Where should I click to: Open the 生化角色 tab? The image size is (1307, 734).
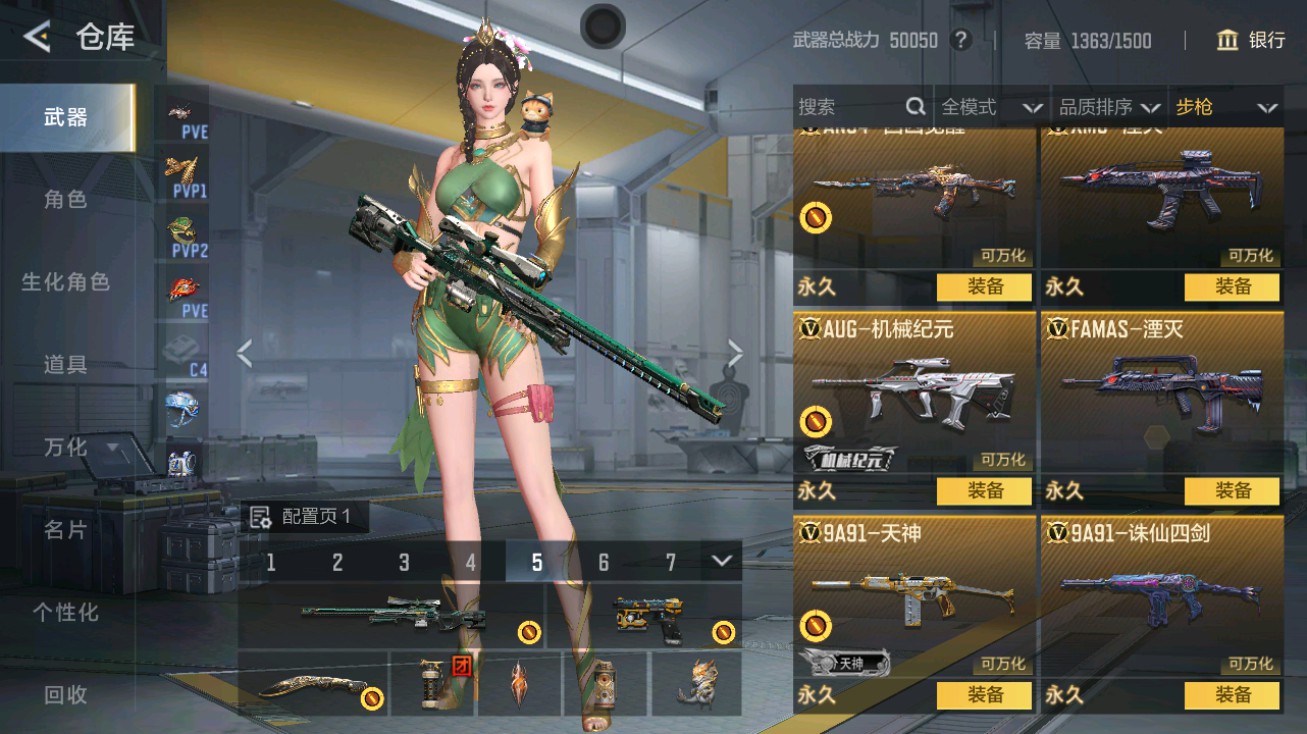coord(66,282)
